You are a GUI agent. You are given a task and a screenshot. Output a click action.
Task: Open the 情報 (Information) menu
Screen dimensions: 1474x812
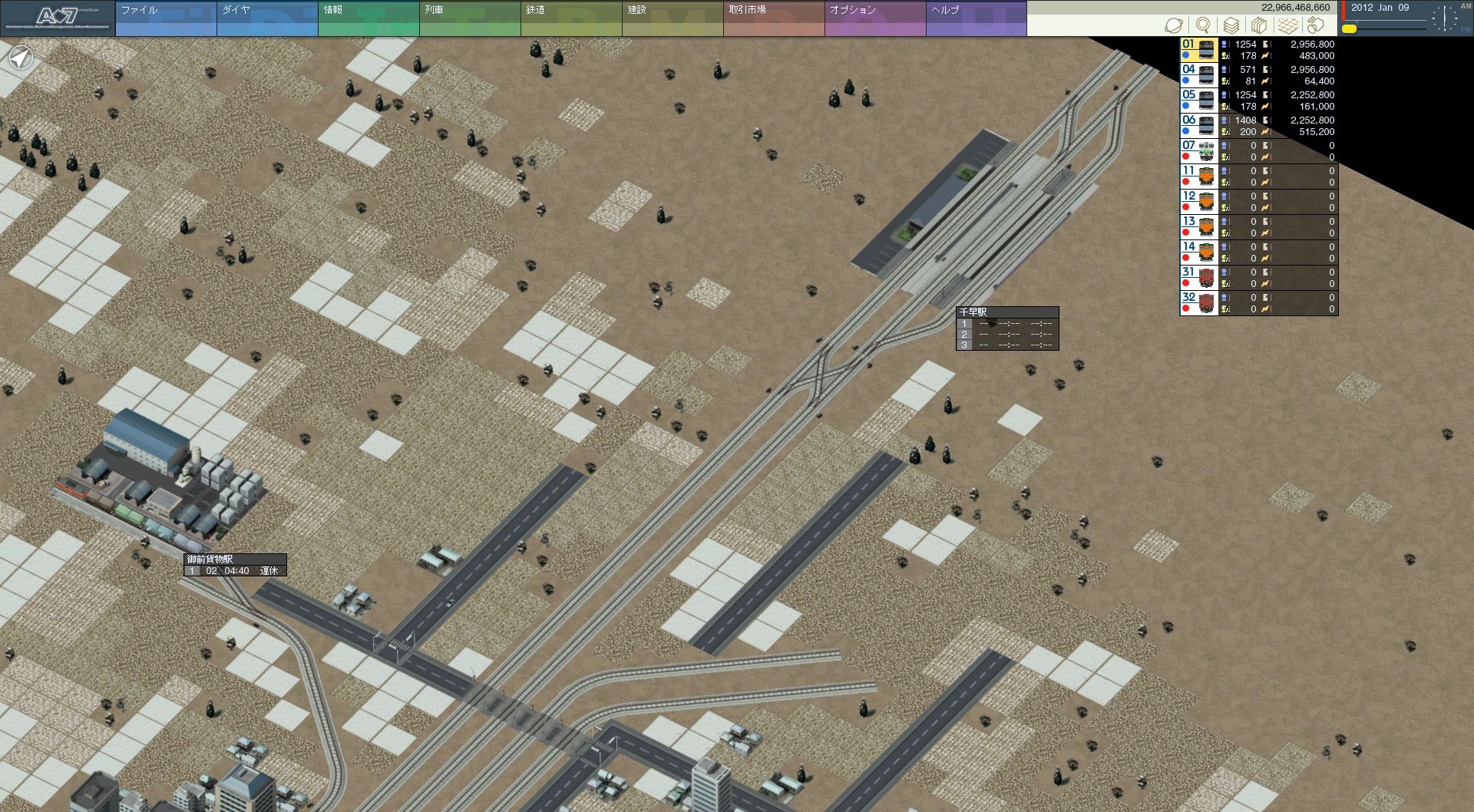pos(368,18)
